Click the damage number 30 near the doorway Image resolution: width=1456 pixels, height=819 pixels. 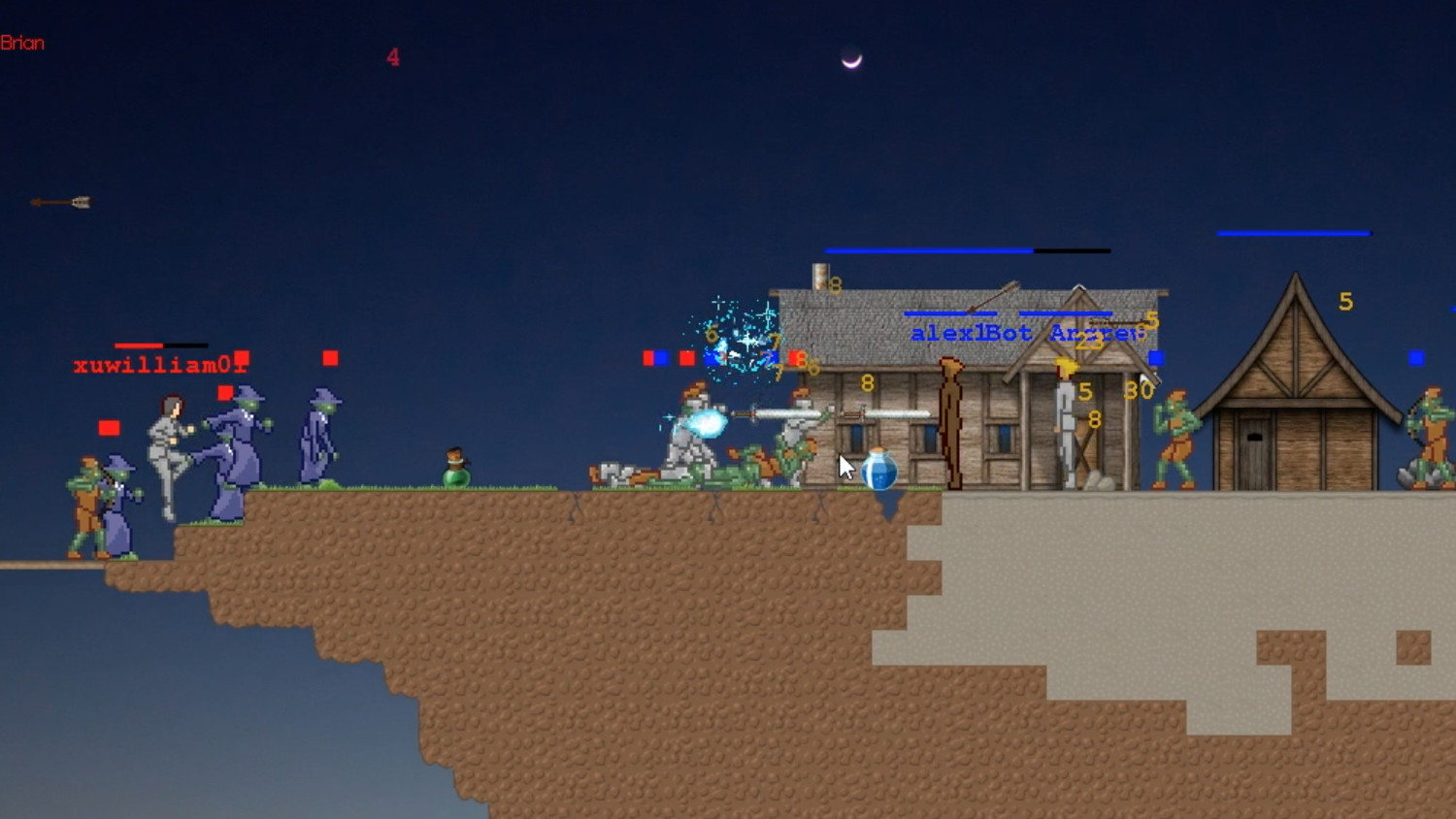click(x=1140, y=392)
